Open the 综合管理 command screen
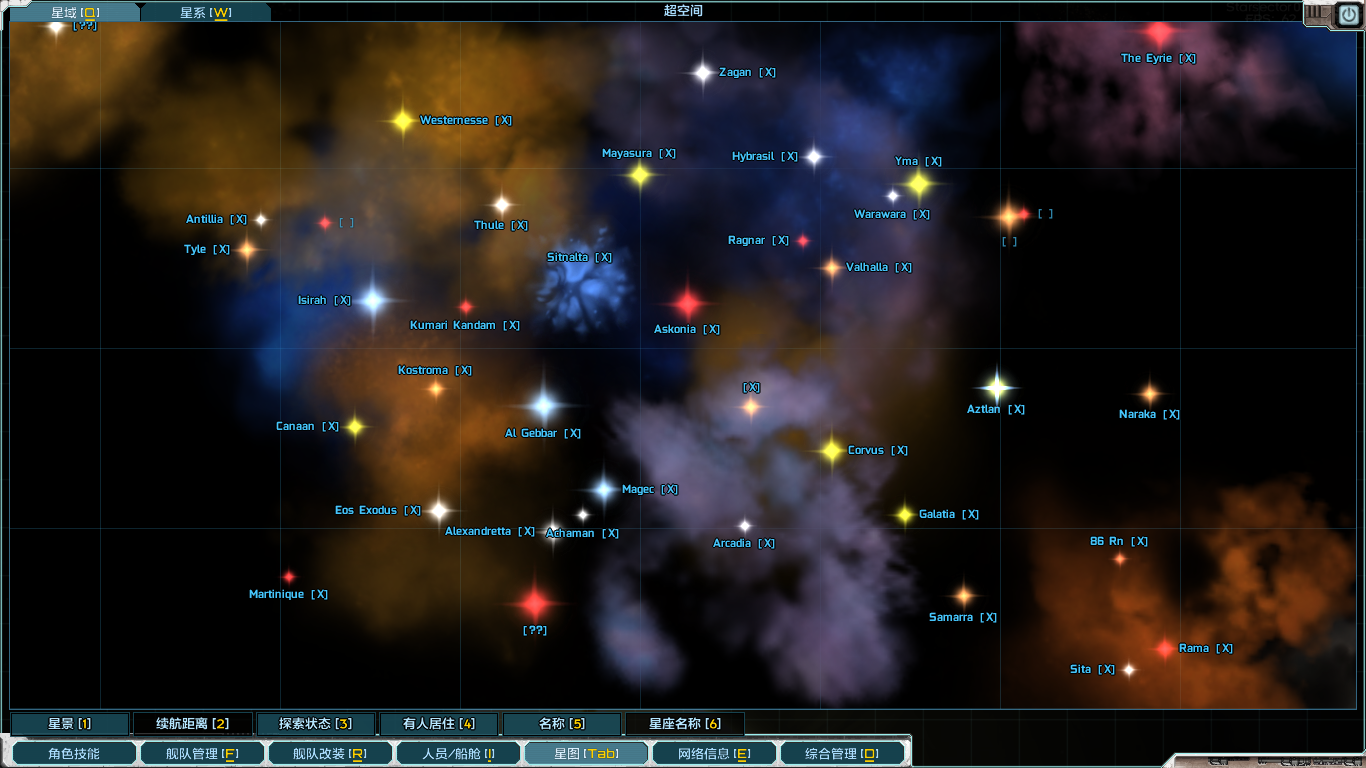Viewport: 1366px width, 768px height. 842,753
